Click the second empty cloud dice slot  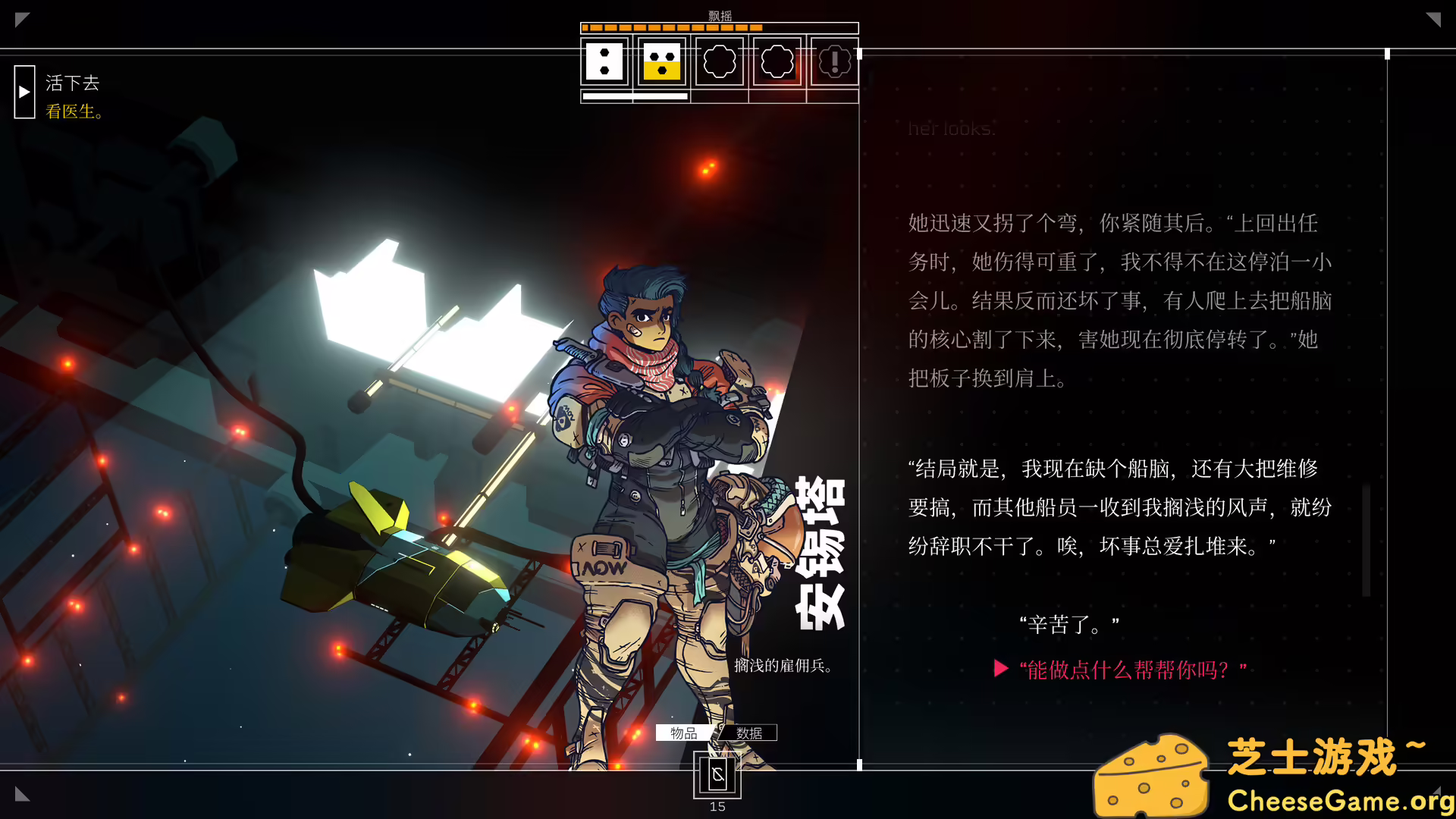[x=776, y=62]
